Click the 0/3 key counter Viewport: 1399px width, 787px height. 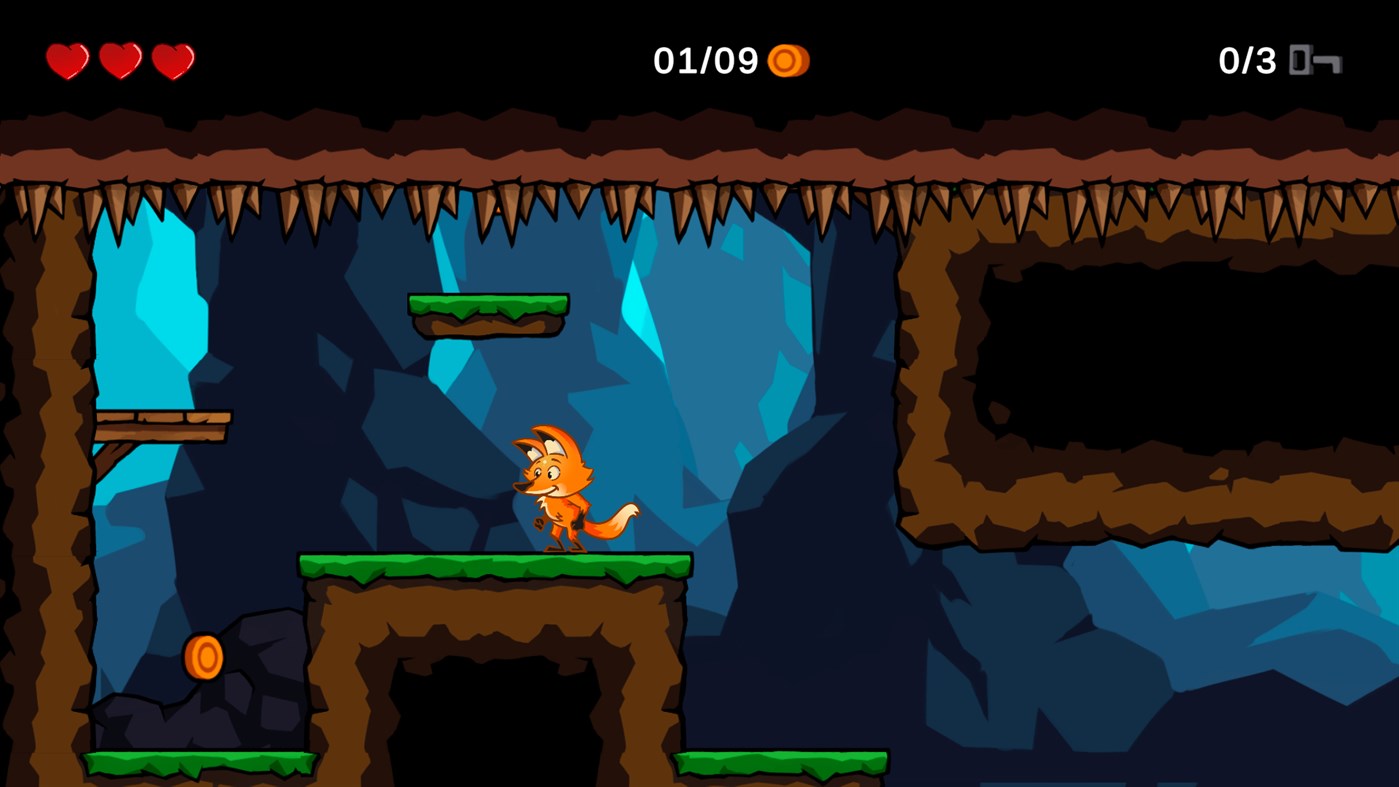coord(1247,61)
